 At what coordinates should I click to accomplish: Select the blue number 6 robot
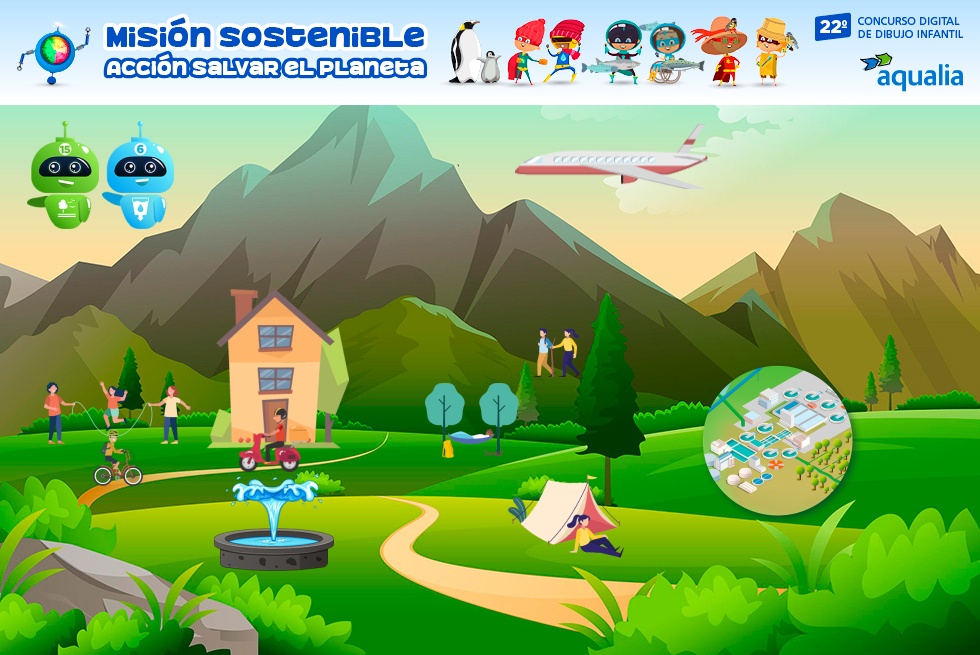pyautogui.click(x=139, y=177)
